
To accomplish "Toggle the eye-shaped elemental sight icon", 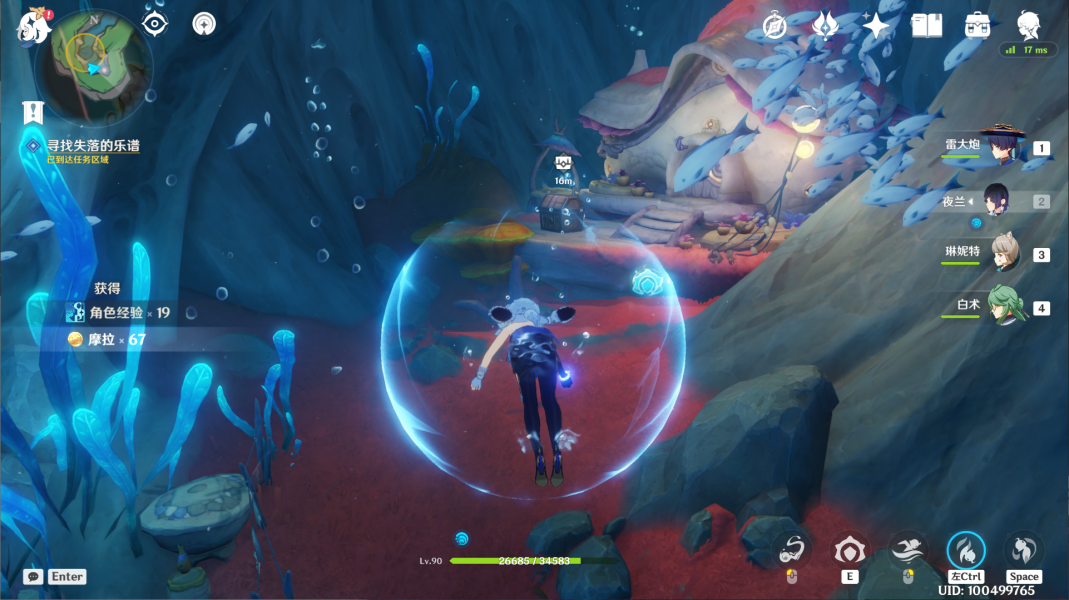I will pos(155,24).
